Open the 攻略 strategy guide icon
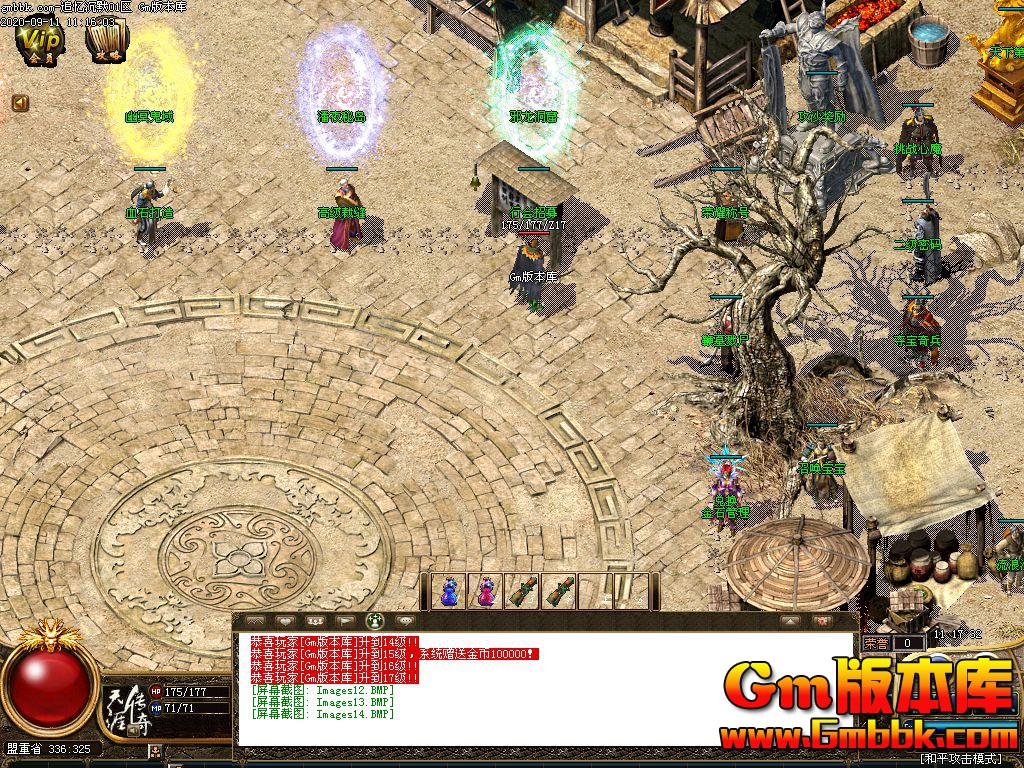The image size is (1024, 768). coord(105,43)
